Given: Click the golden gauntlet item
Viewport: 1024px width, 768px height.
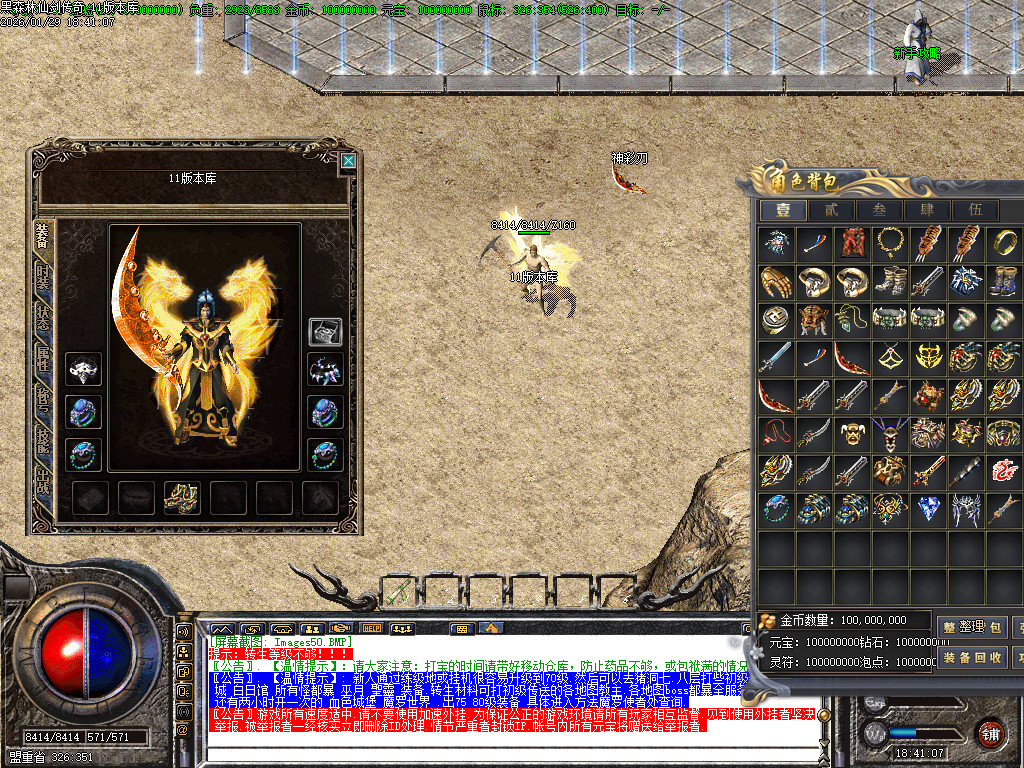Looking at the screenshot, I should click(776, 281).
